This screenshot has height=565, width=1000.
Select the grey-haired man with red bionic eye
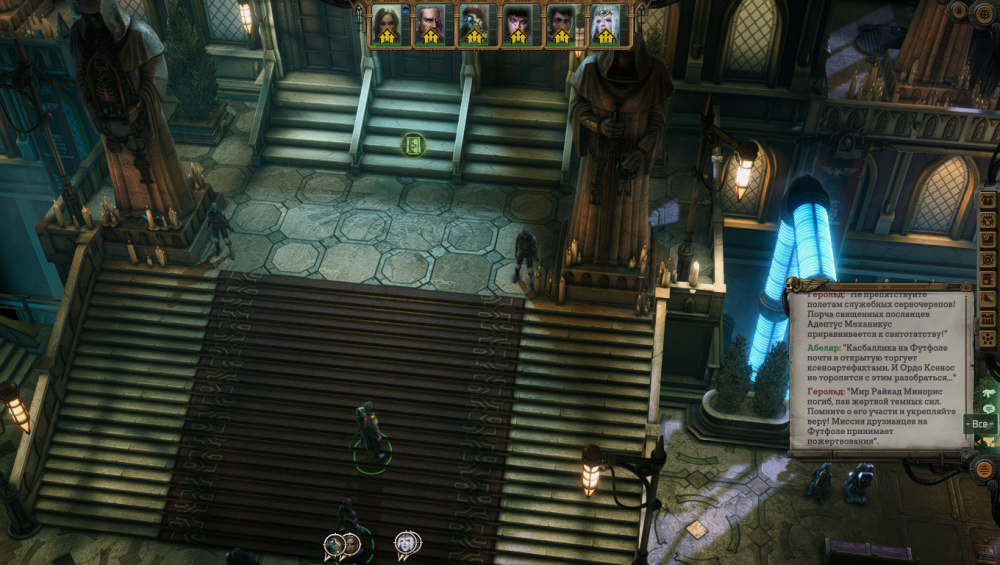(430, 24)
